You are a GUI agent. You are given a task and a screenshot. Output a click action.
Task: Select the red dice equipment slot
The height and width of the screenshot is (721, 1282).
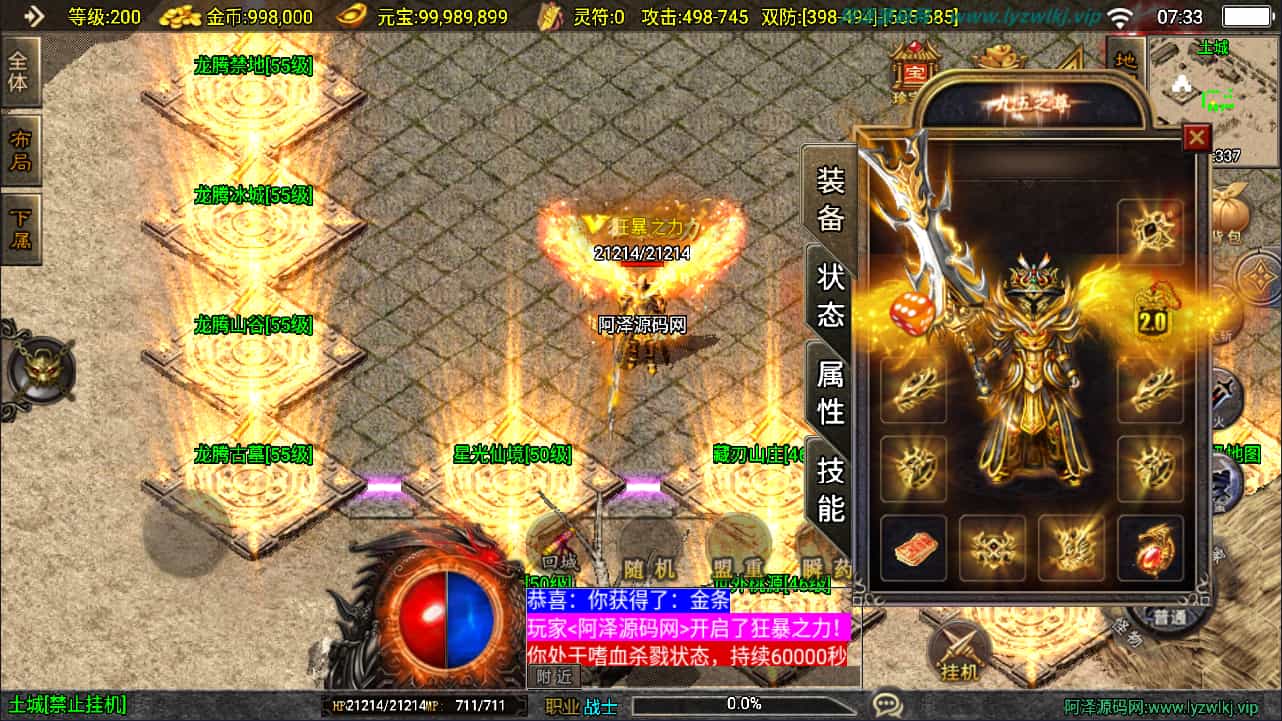(913, 312)
